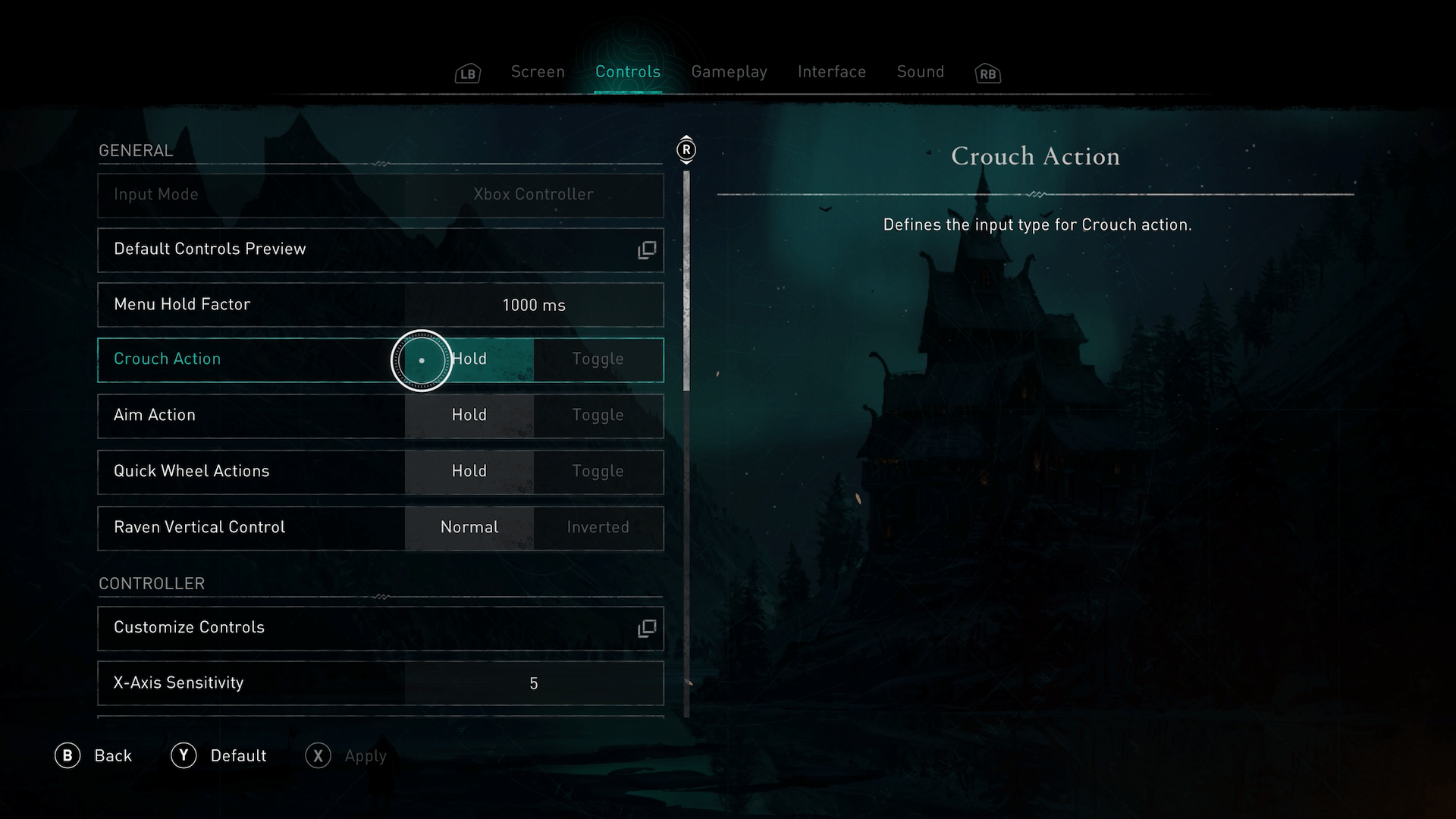This screenshot has width=1456, height=819.
Task: Adjust the X-Axis Sensitivity value
Action: [534, 683]
